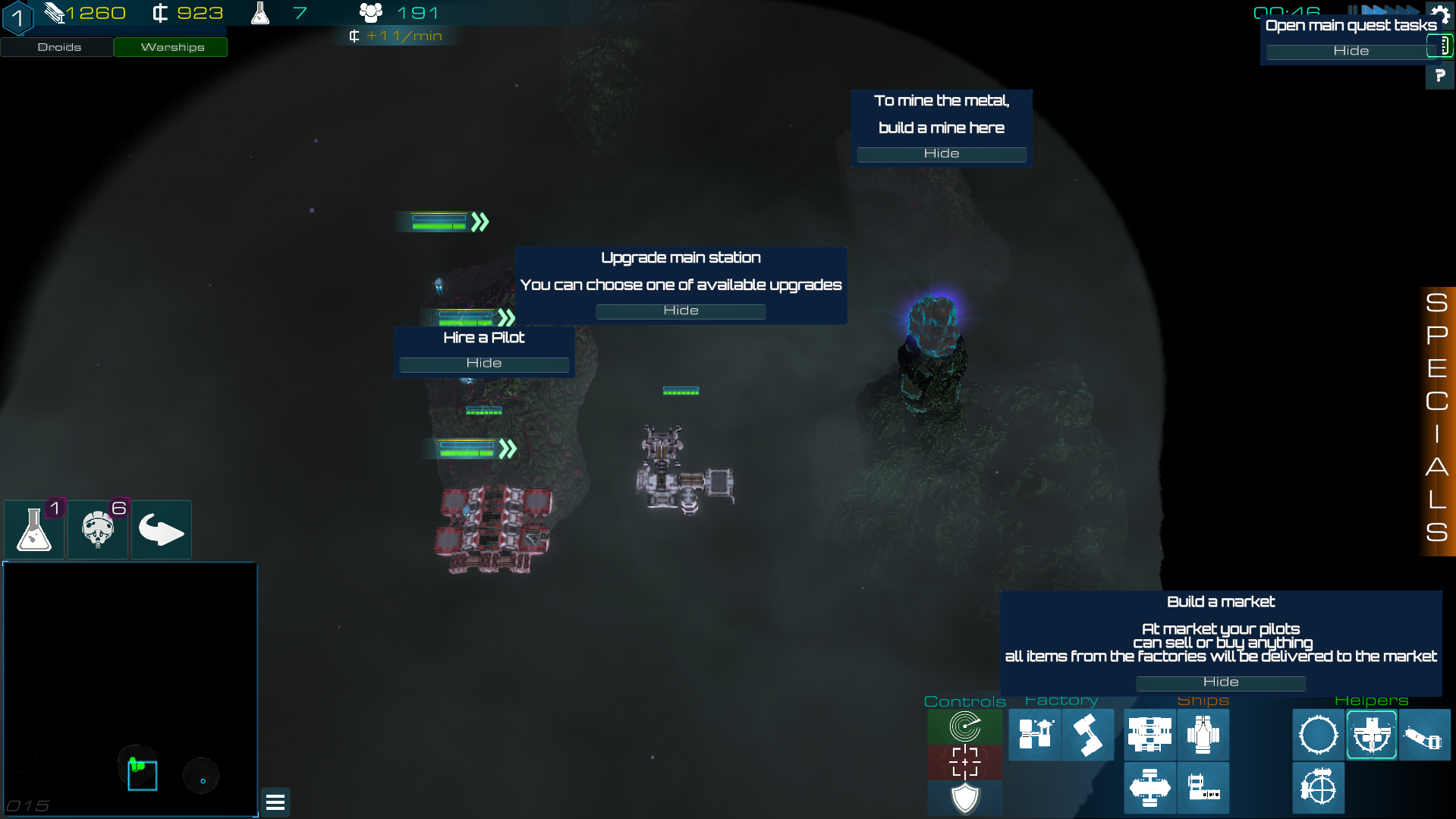Switch to the Droids tab
Image resolution: width=1456 pixels, height=819 pixels.
click(57, 46)
